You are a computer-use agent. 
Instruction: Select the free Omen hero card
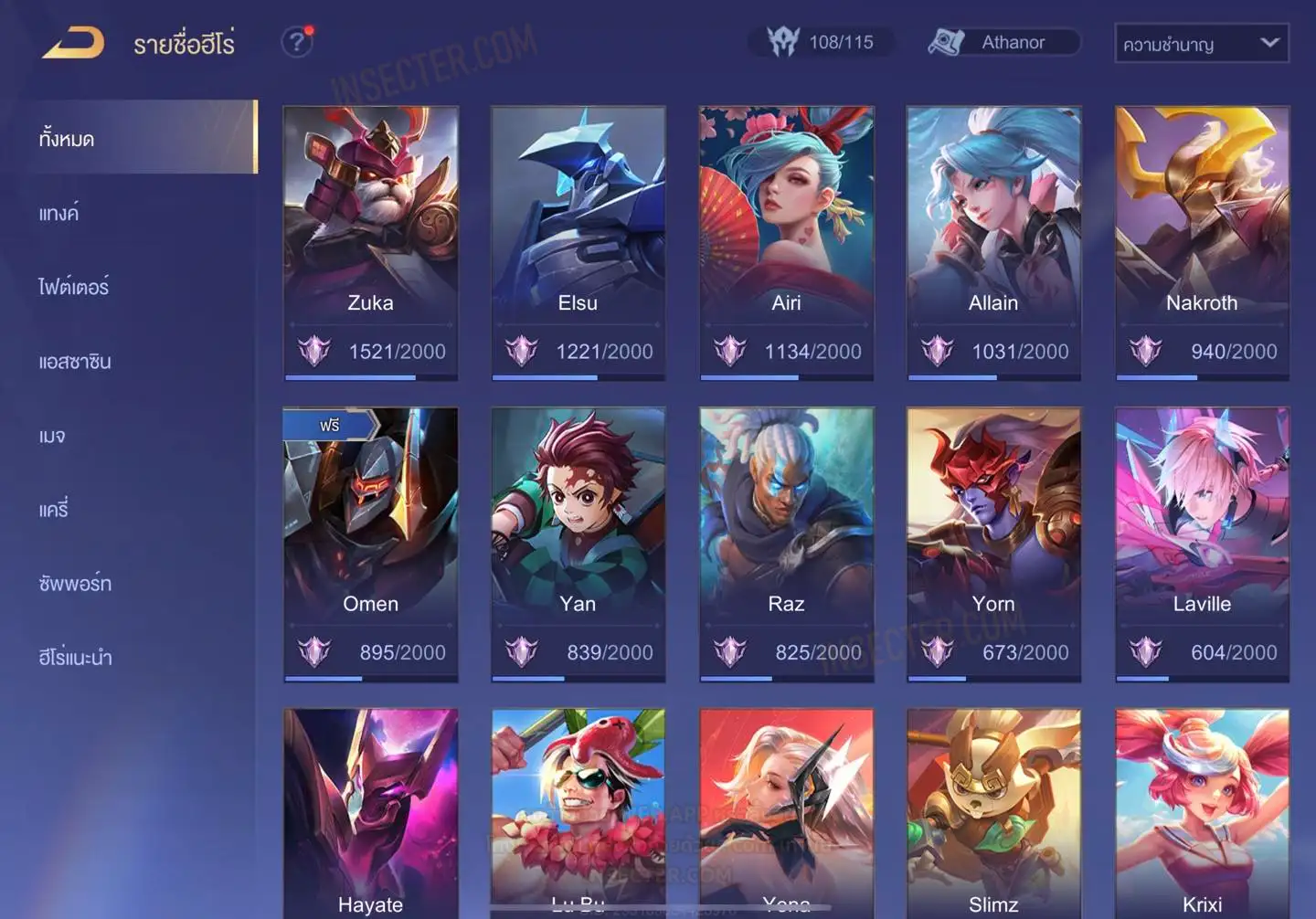coord(370,544)
